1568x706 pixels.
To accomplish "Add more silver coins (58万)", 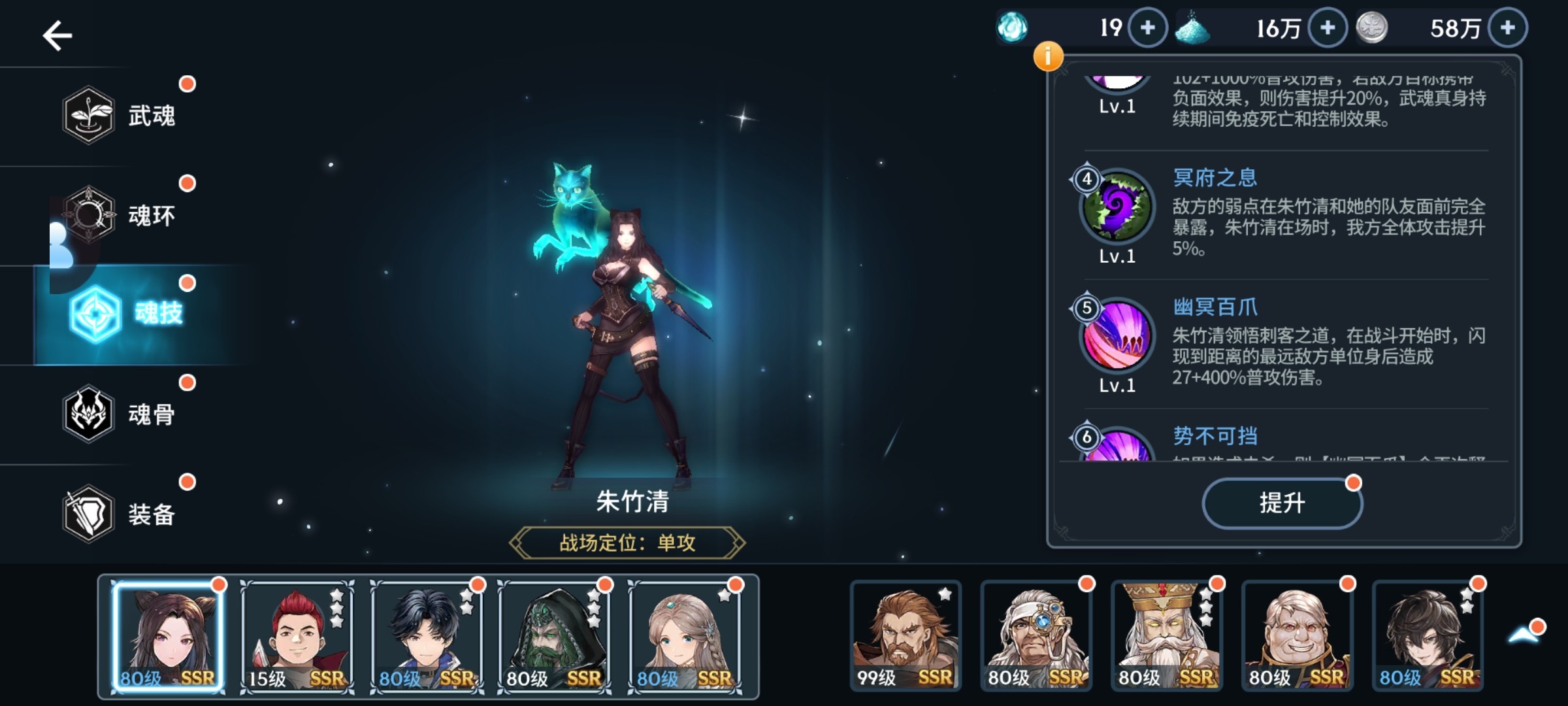I will tap(1508, 28).
